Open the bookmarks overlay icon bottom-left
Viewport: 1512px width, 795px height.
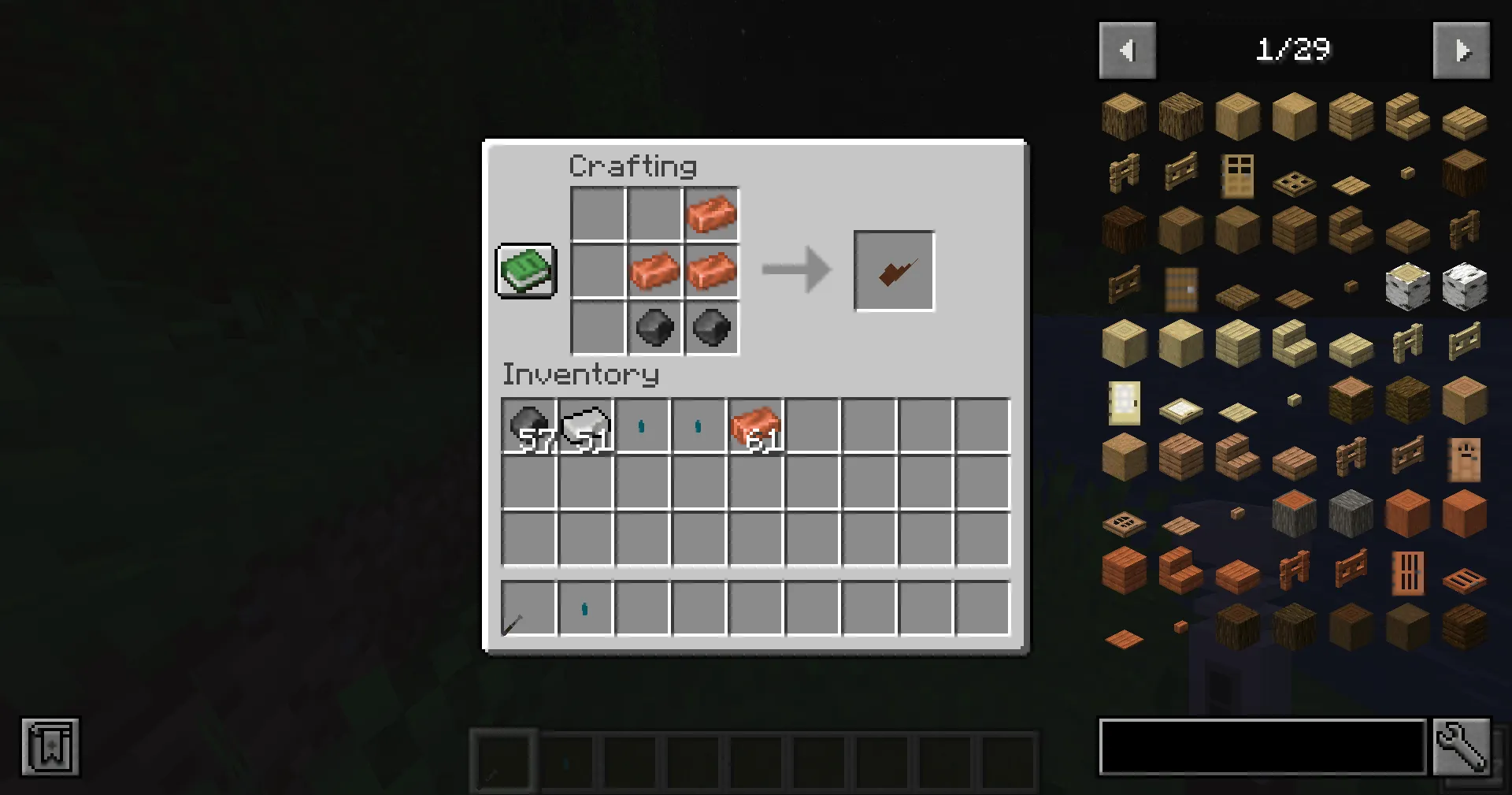click(50, 747)
